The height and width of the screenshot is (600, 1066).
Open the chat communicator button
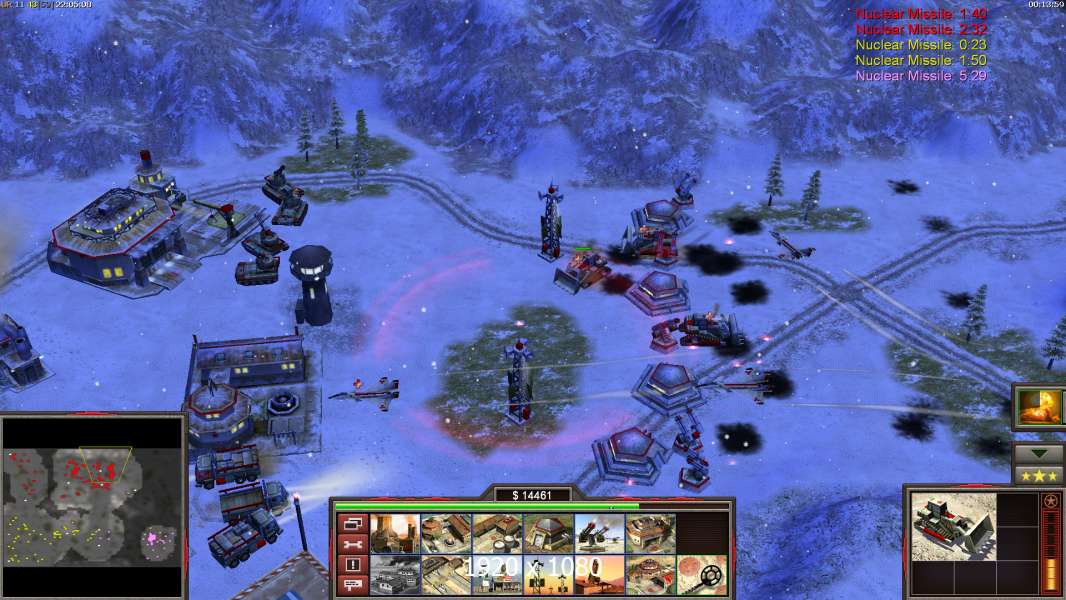pyautogui.click(x=352, y=585)
